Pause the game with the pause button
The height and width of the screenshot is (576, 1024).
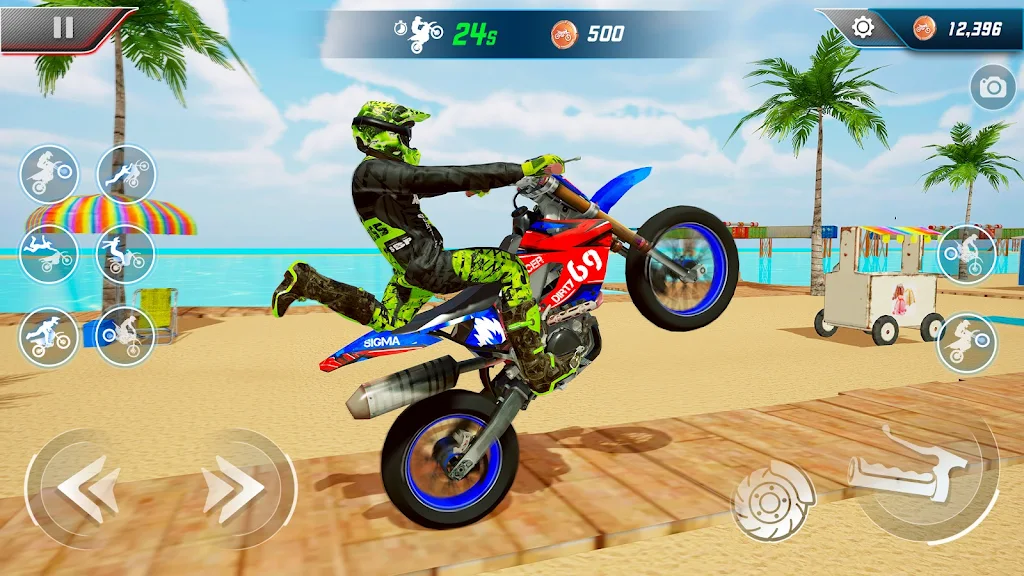coord(62,28)
